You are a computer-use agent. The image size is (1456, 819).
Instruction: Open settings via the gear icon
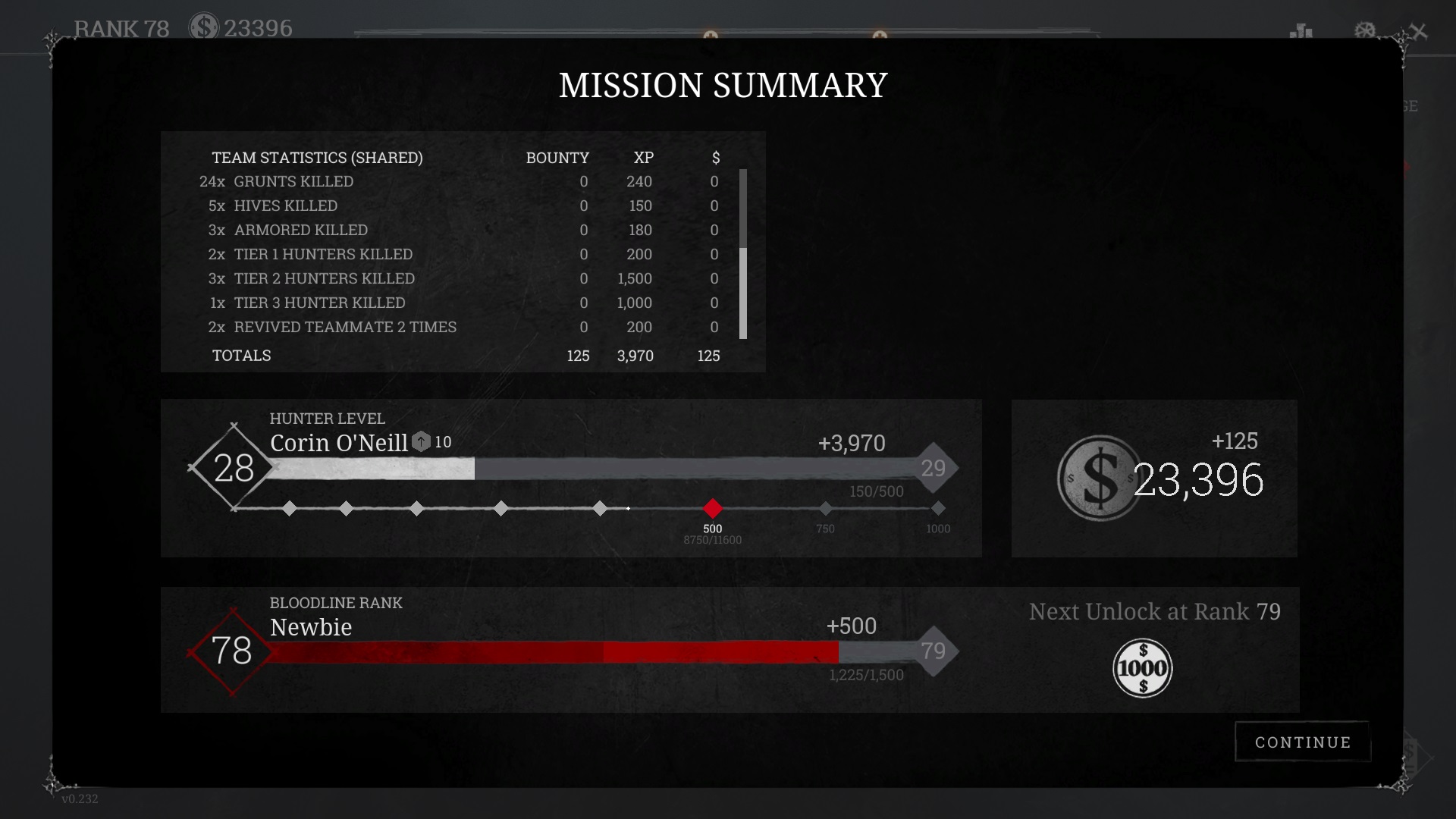(x=1364, y=31)
